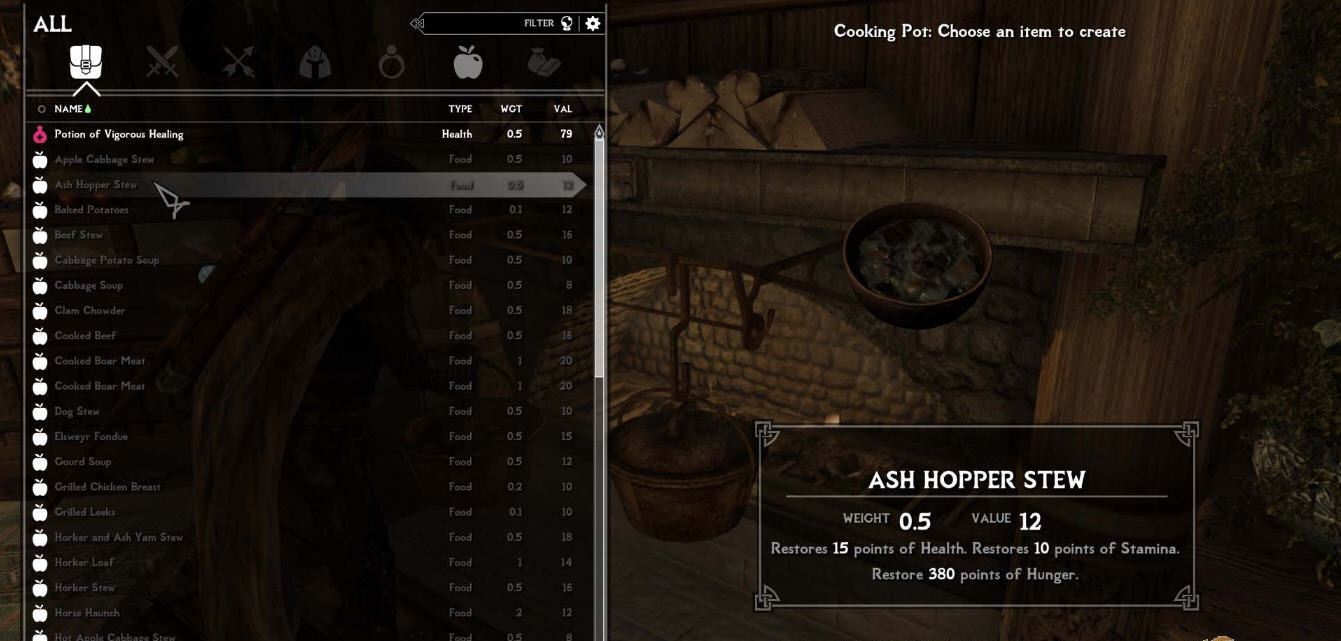Image resolution: width=1341 pixels, height=641 pixels.
Task: Select Clam Chowder from the list
Action: click(90, 310)
